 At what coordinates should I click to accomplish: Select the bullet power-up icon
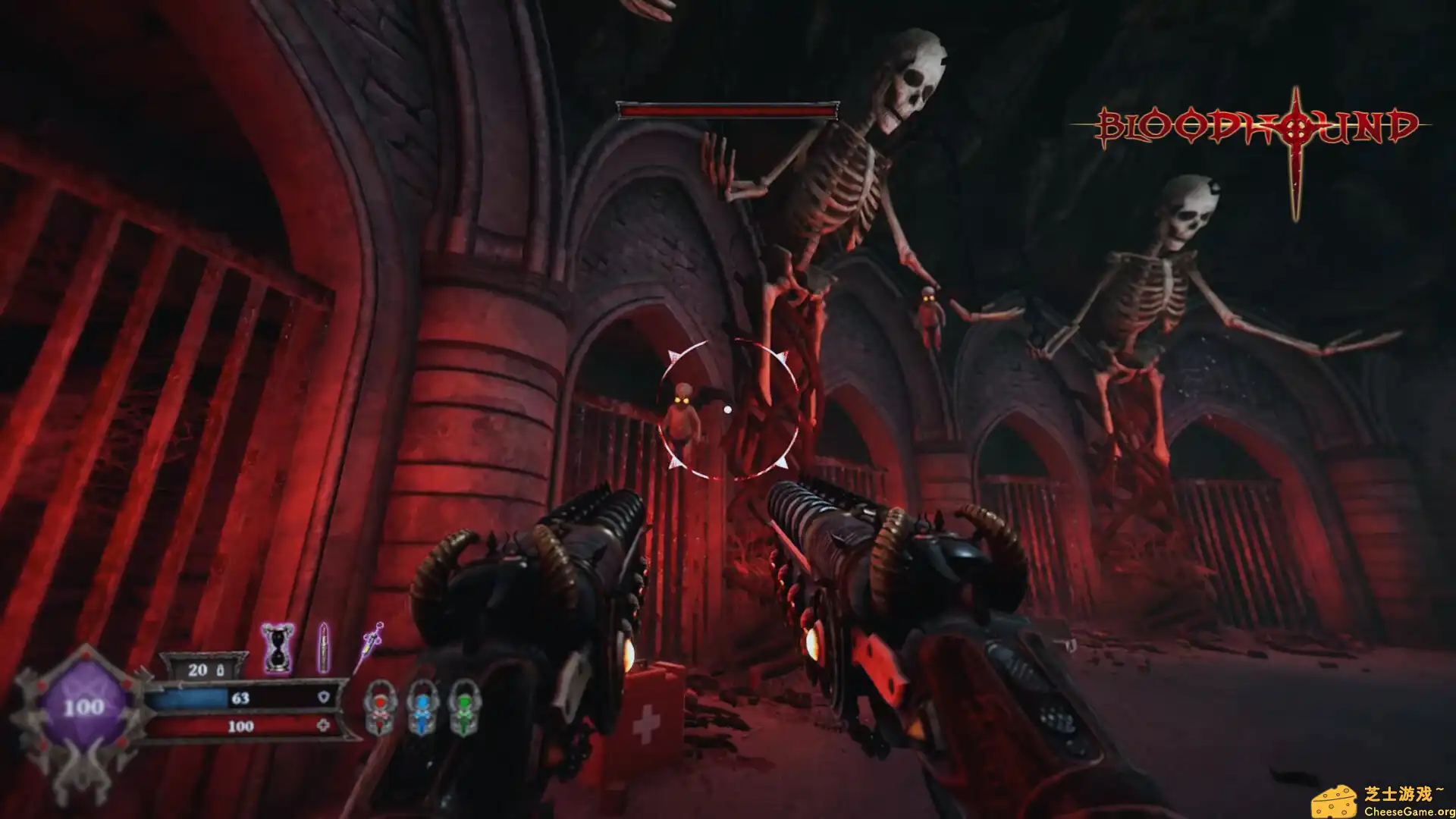tap(324, 648)
